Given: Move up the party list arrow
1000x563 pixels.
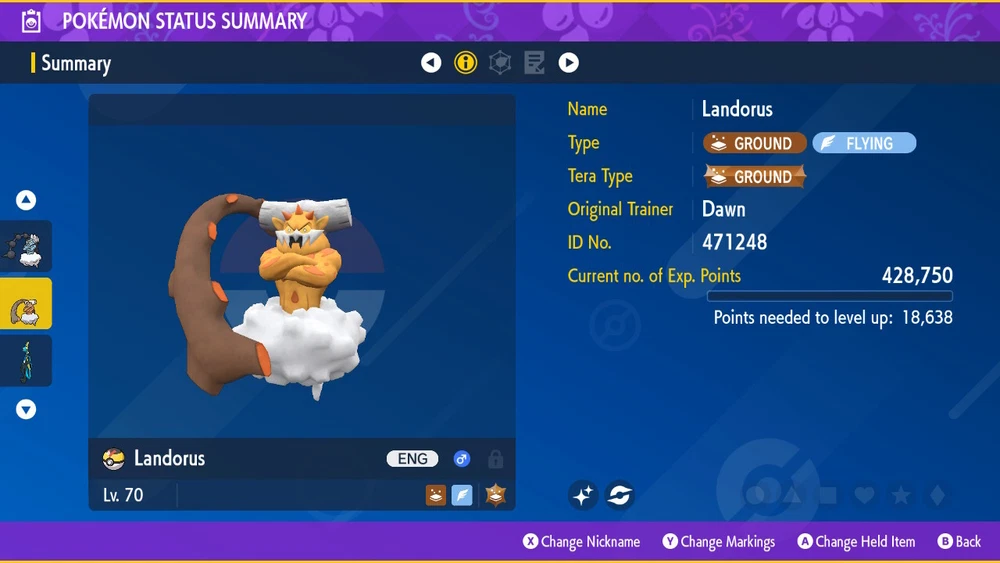Looking at the screenshot, I should point(26,200).
